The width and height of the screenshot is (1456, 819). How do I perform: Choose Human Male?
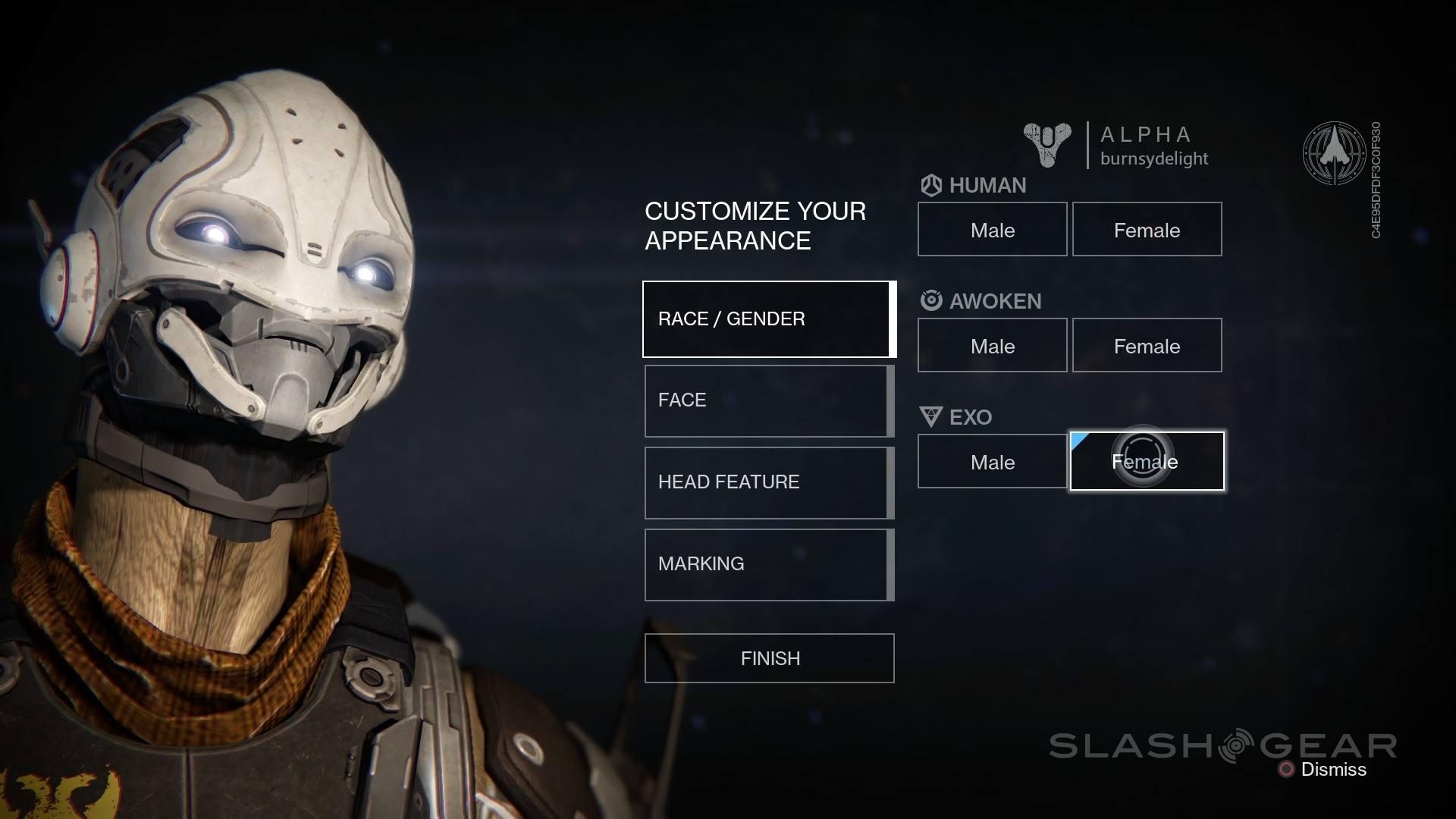point(992,230)
